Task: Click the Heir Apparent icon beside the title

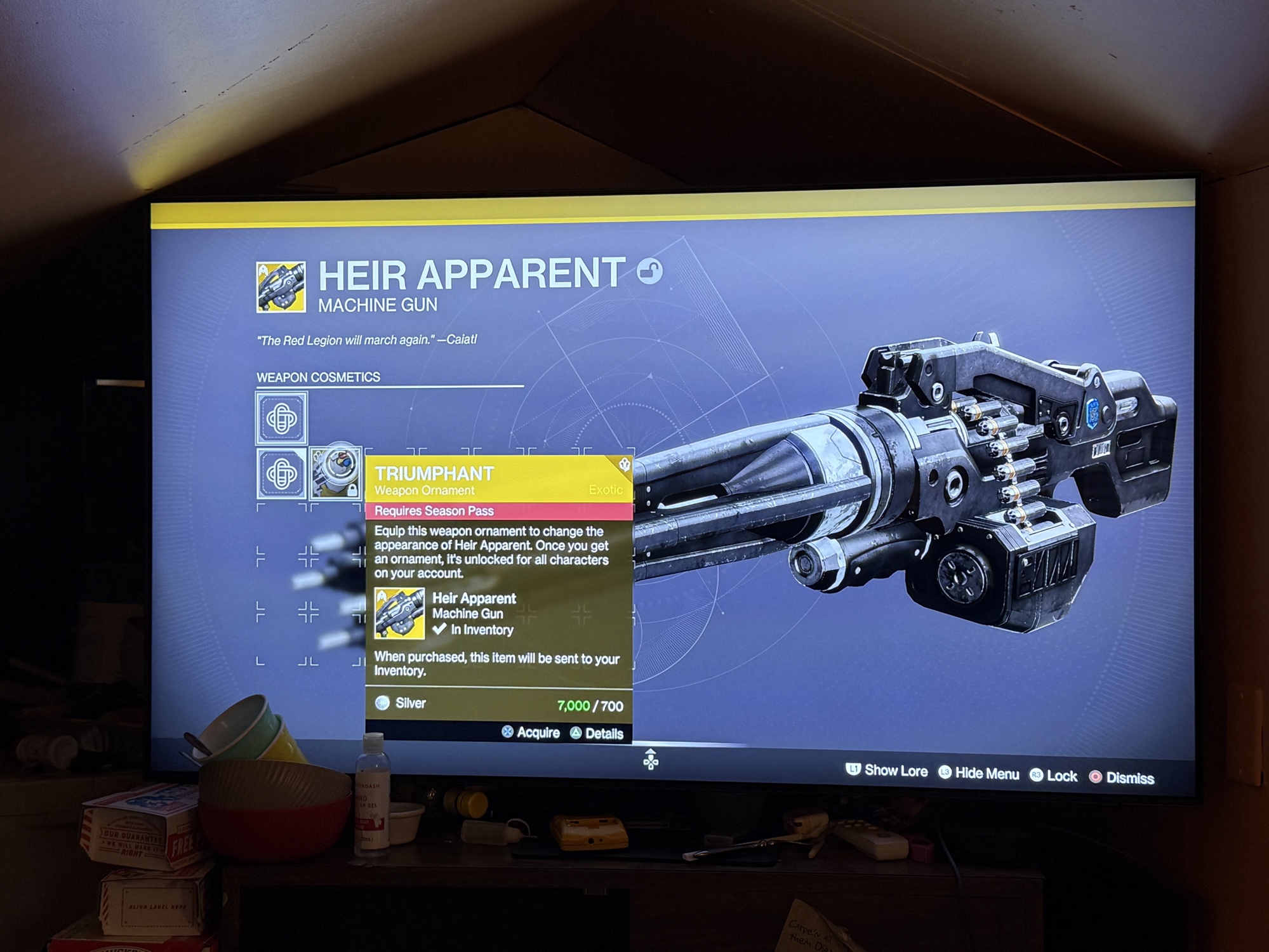Action: point(281,287)
